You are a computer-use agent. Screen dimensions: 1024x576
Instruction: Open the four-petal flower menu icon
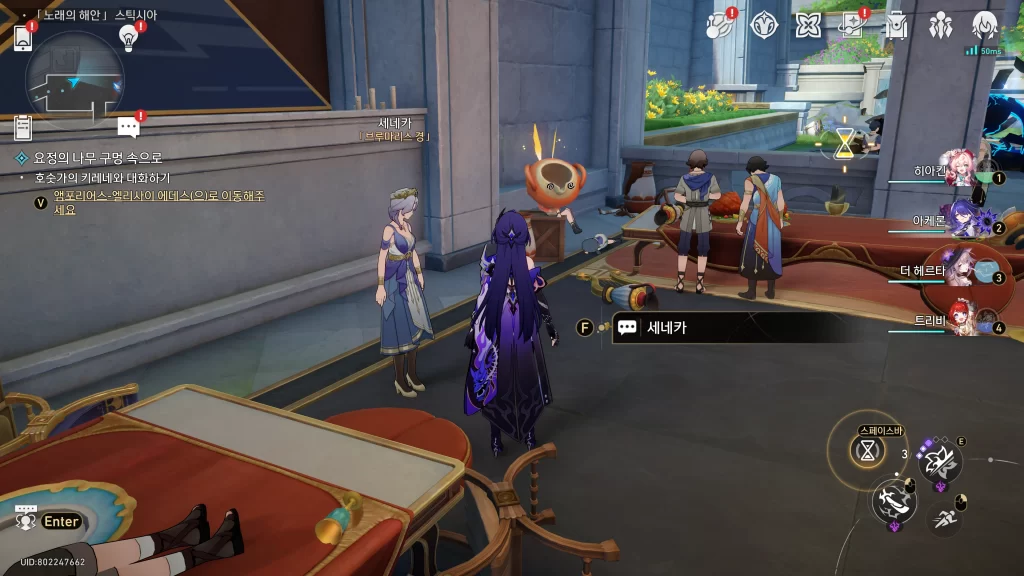808,25
